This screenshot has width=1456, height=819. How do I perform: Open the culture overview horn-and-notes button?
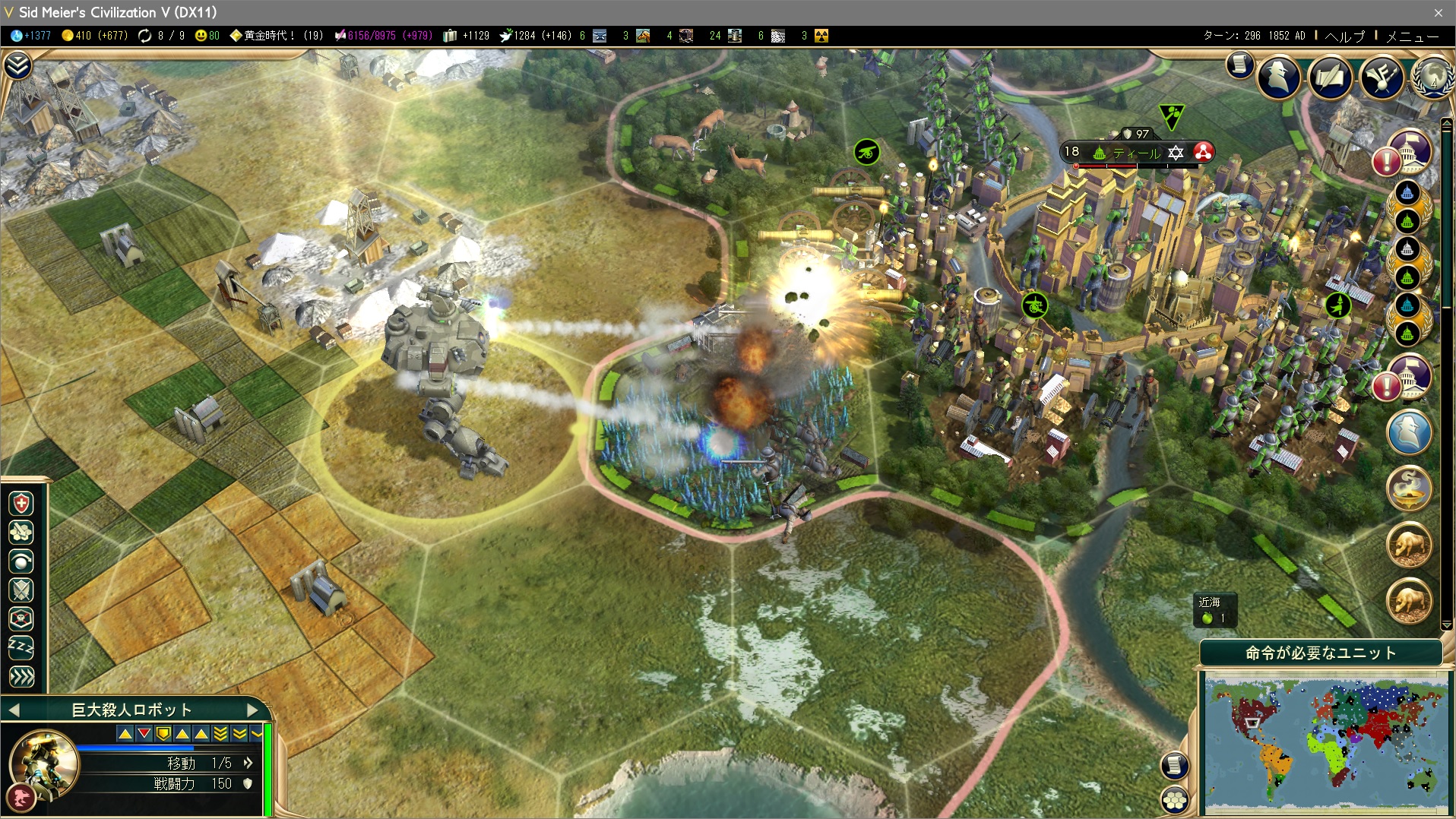click(x=1381, y=77)
